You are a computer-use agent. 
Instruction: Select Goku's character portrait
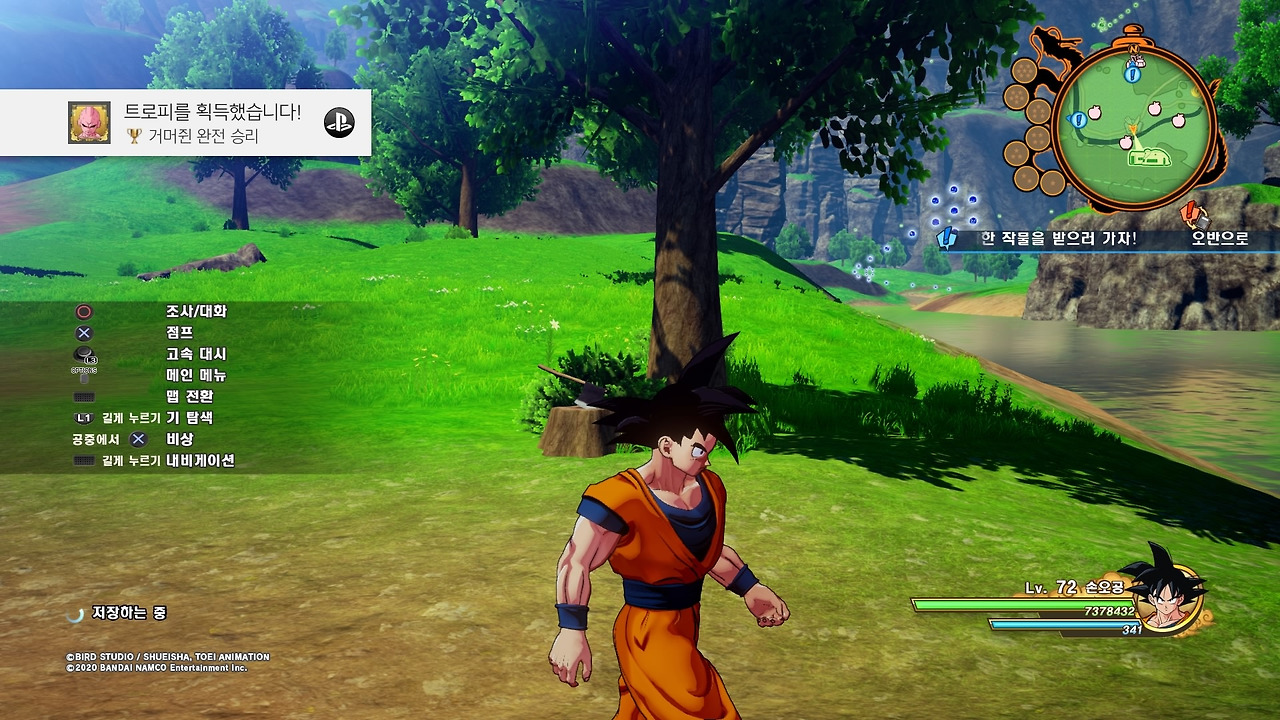pyautogui.click(x=1166, y=592)
